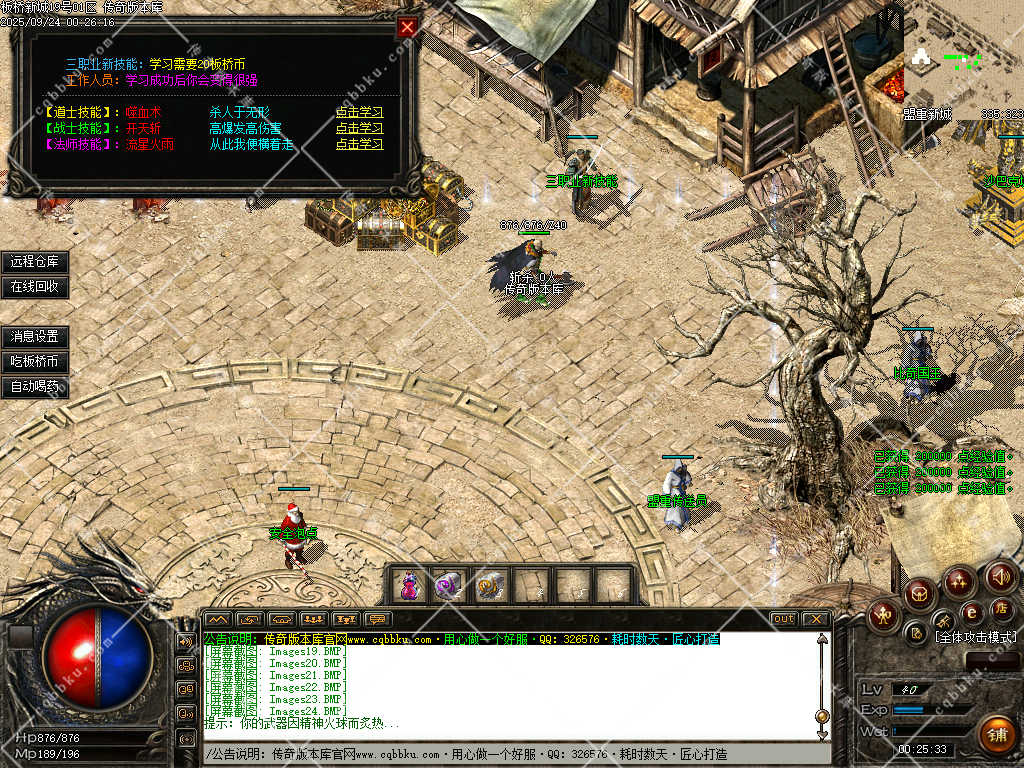This screenshot has width=1024, height=768.
Task: Learn the Taoist skill 噬血术
Action: pyautogui.click(x=359, y=112)
